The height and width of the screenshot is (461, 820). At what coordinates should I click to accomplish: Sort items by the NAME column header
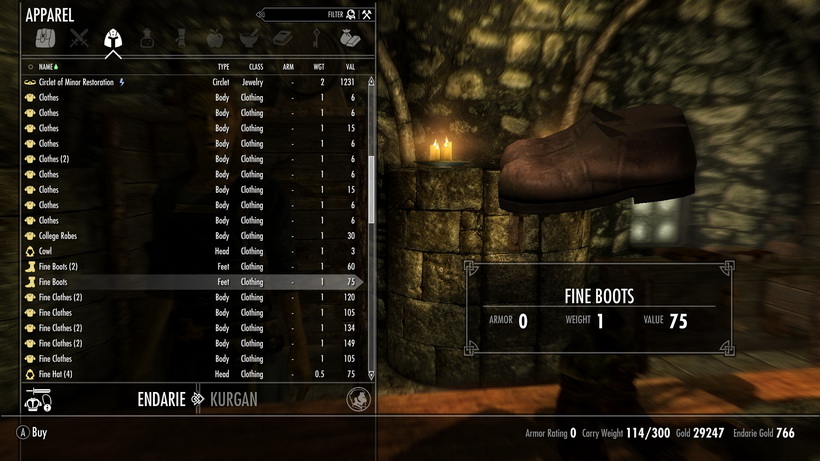[x=46, y=66]
